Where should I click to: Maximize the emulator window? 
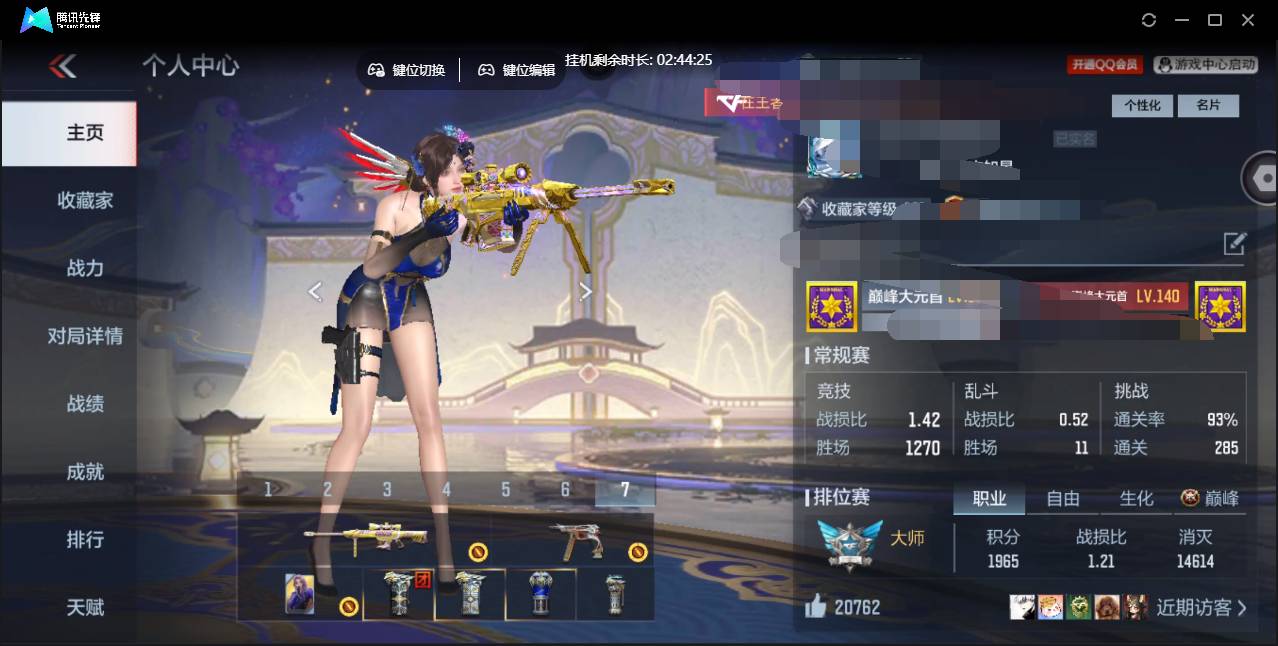[x=1215, y=20]
